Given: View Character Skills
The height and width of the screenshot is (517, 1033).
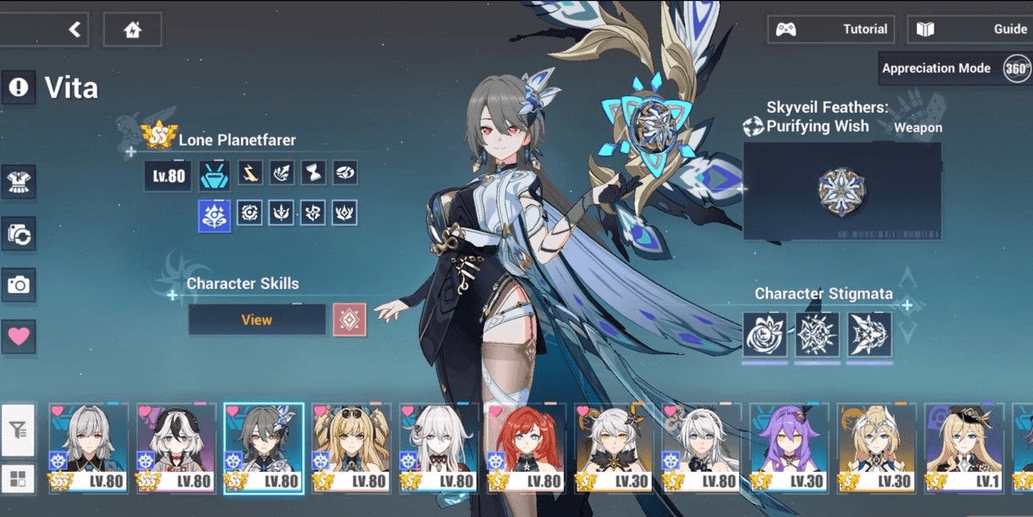Looking at the screenshot, I should [x=257, y=320].
